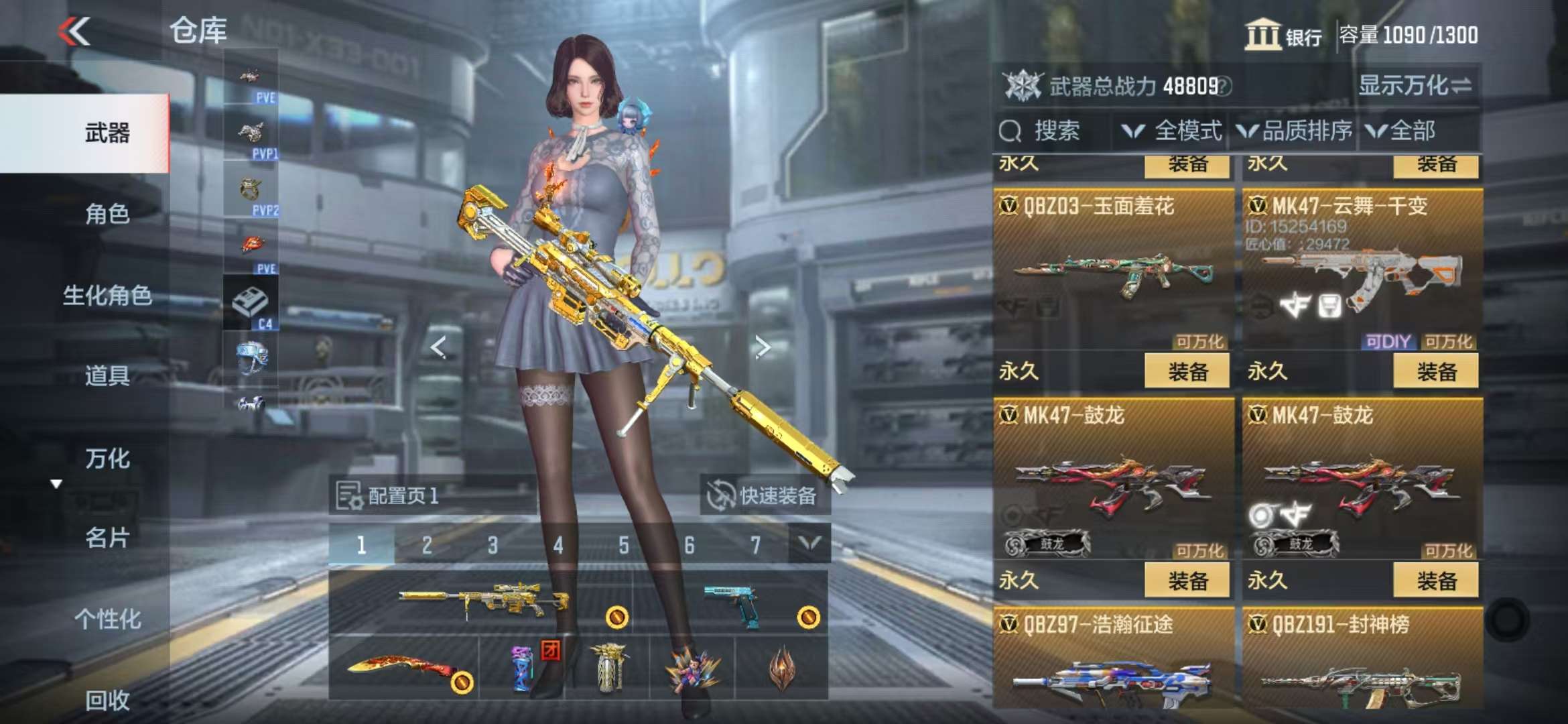1568x724 pixels.
Task: Open the 品质排序 quality sort dropdown
Action: (x=1295, y=131)
